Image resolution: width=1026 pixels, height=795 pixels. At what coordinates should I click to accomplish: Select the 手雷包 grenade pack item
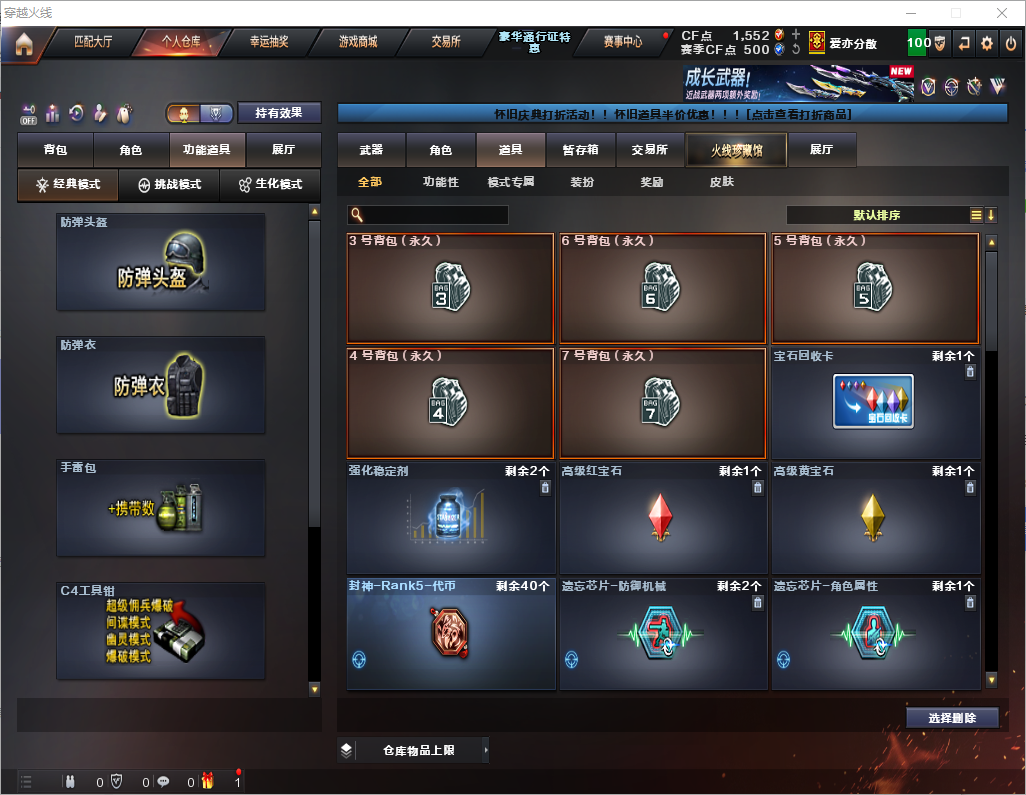click(161, 507)
